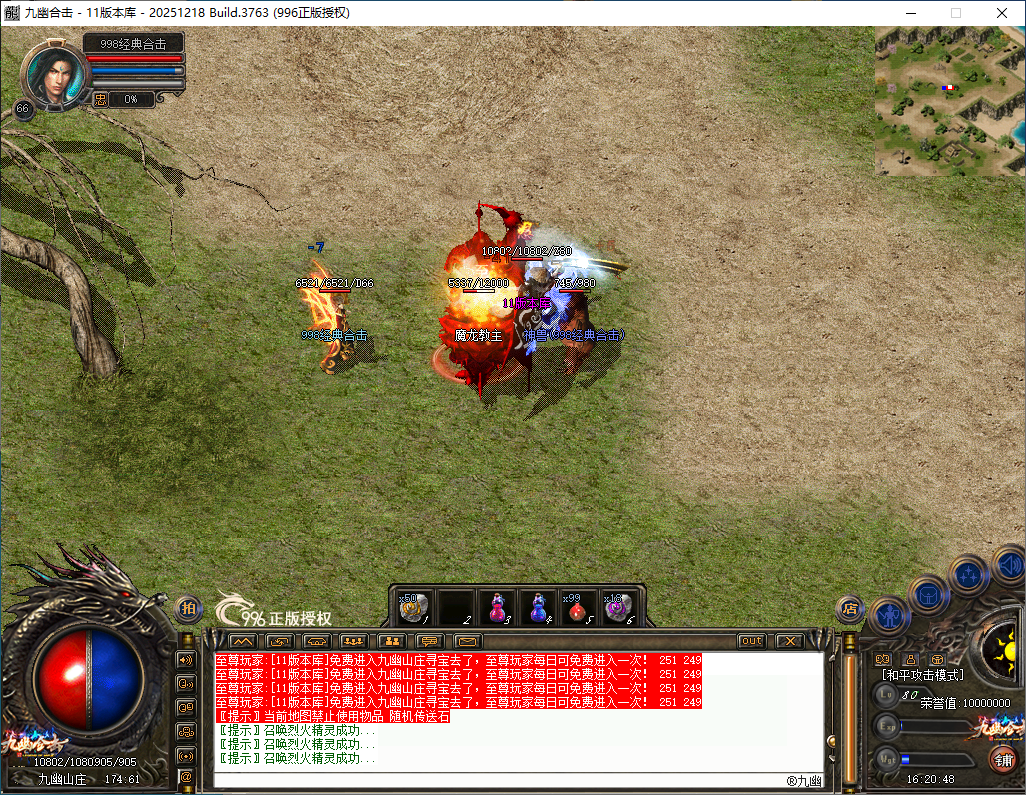Open the mail envelope toolbar button

468,641
